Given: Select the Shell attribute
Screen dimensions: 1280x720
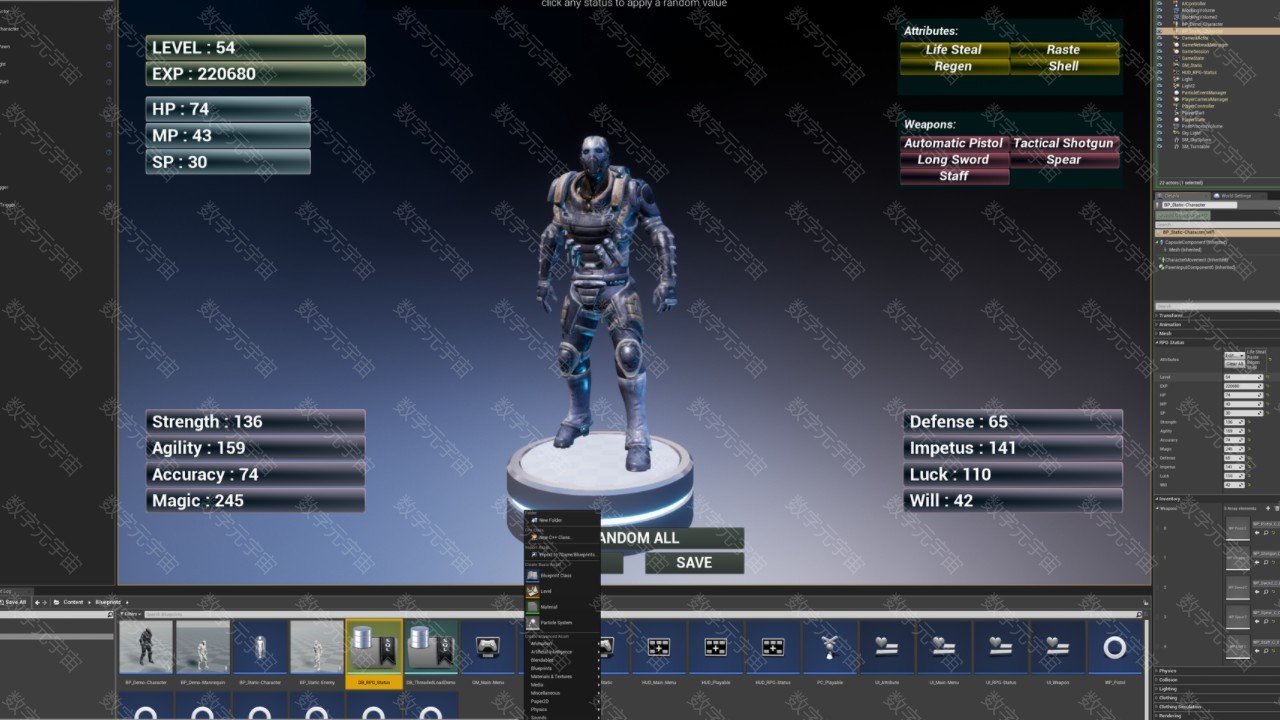Looking at the screenshot, I should coord(1064,66).
